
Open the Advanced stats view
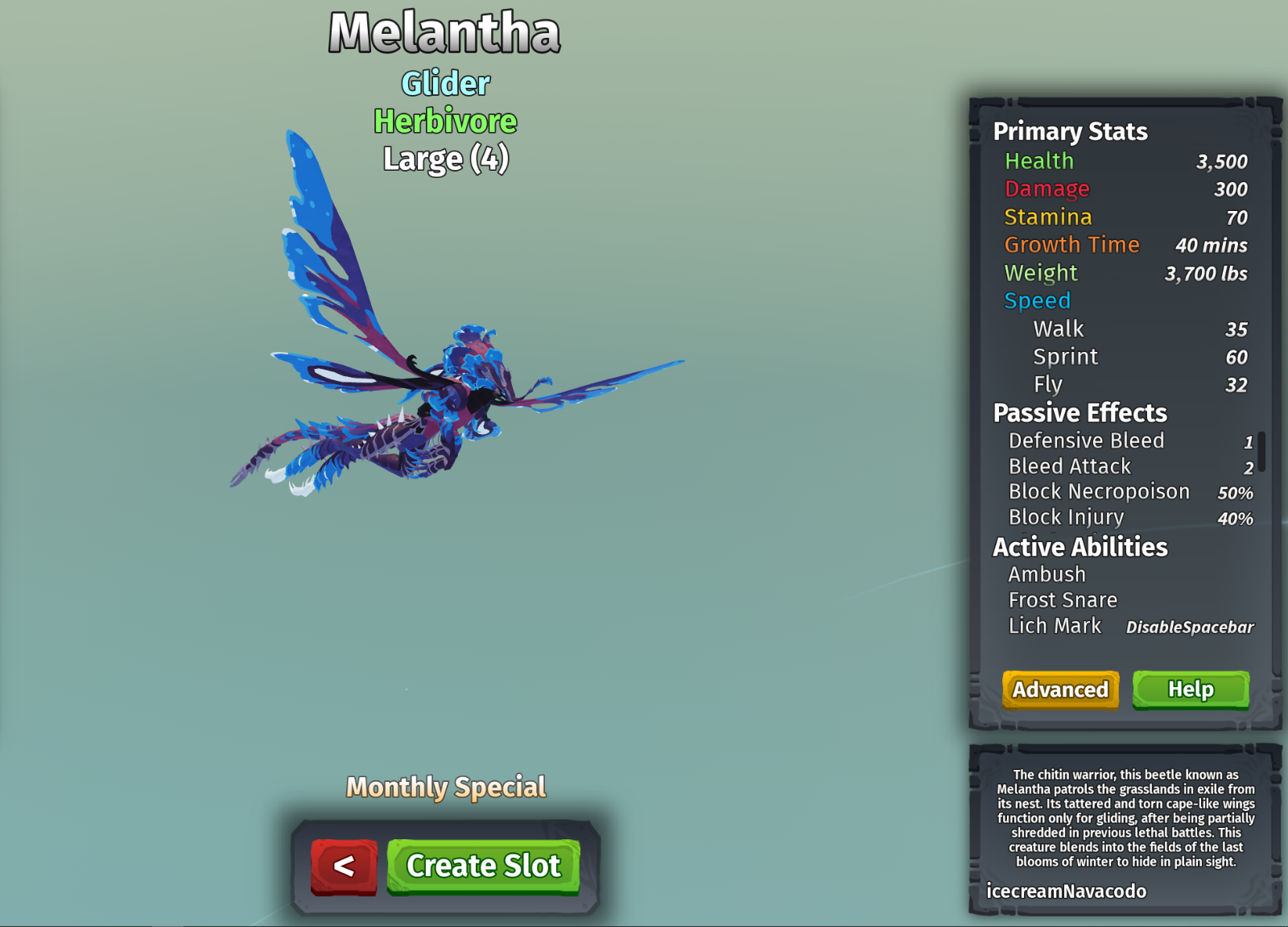tap(1060, 690)
